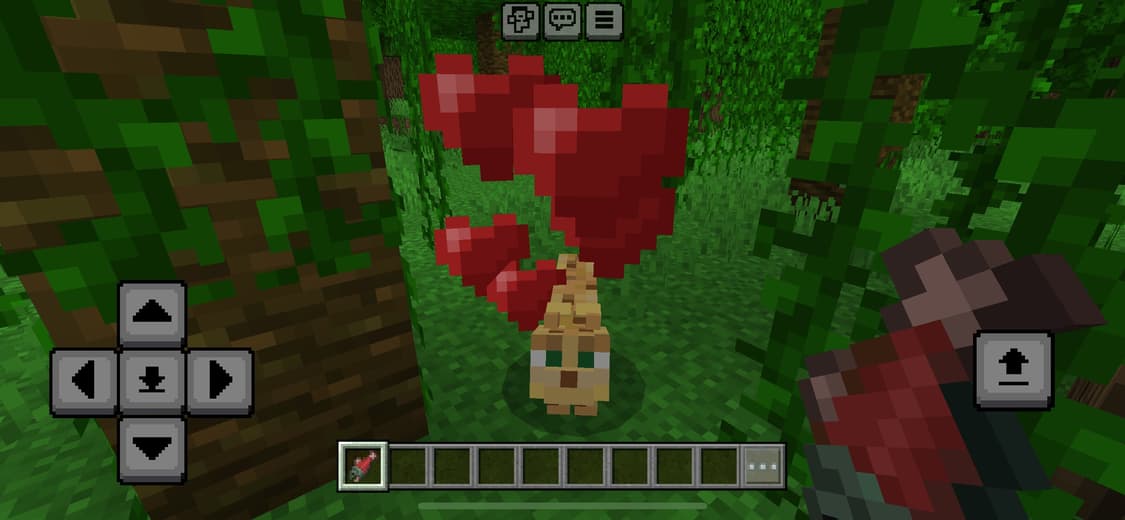Viewport: 1125px width, 520px height.
Task: Open the pause menu
Action: click(603, 20)
